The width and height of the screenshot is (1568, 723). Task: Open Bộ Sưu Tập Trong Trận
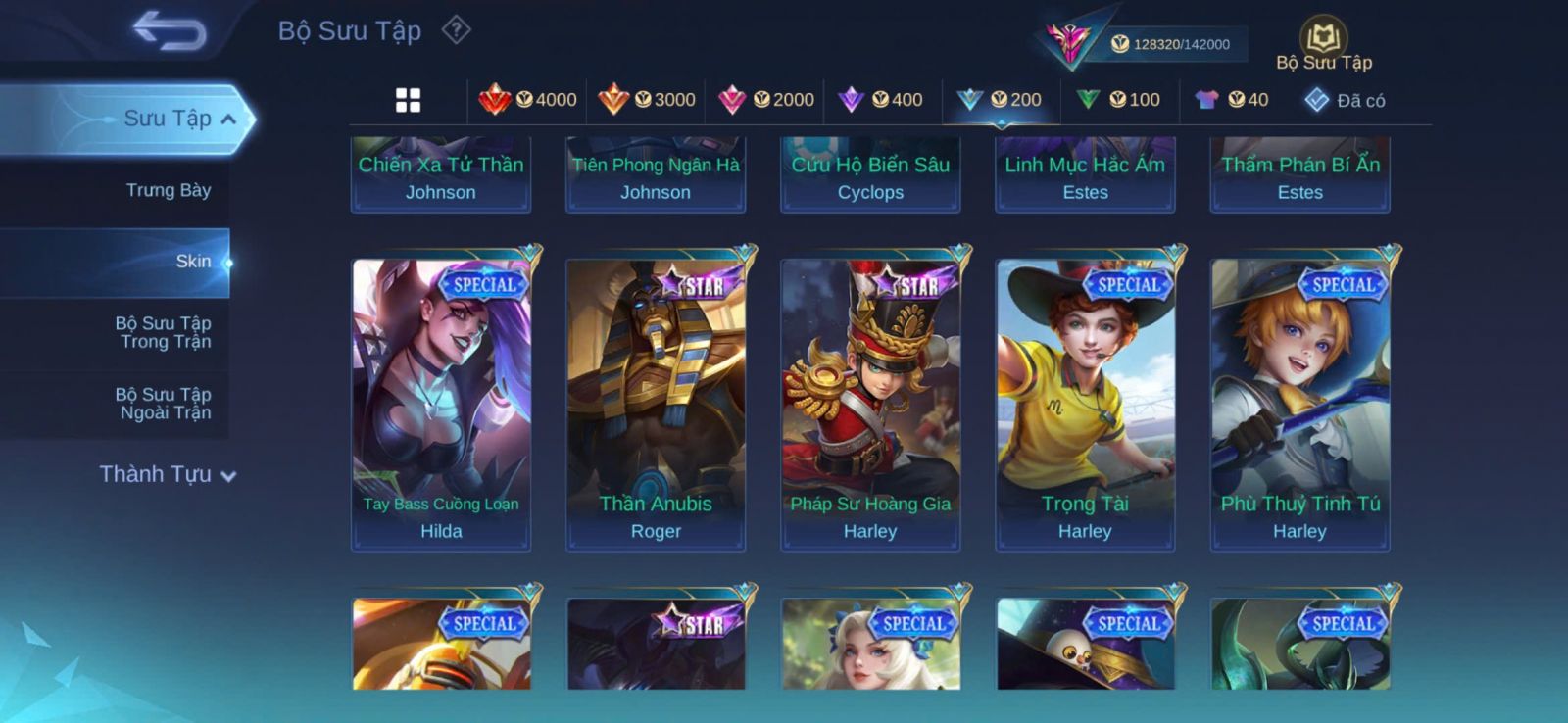164,332
